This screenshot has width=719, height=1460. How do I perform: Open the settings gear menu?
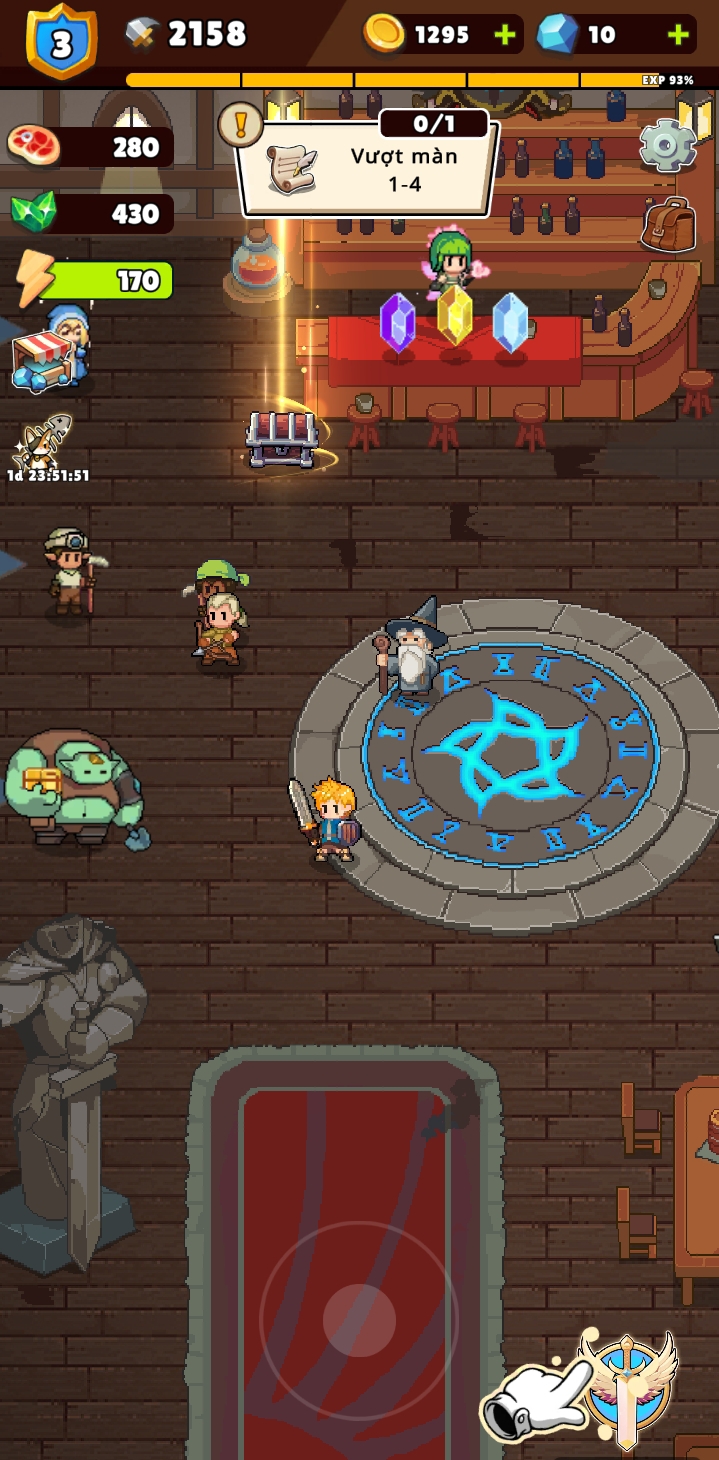(667, 146)
